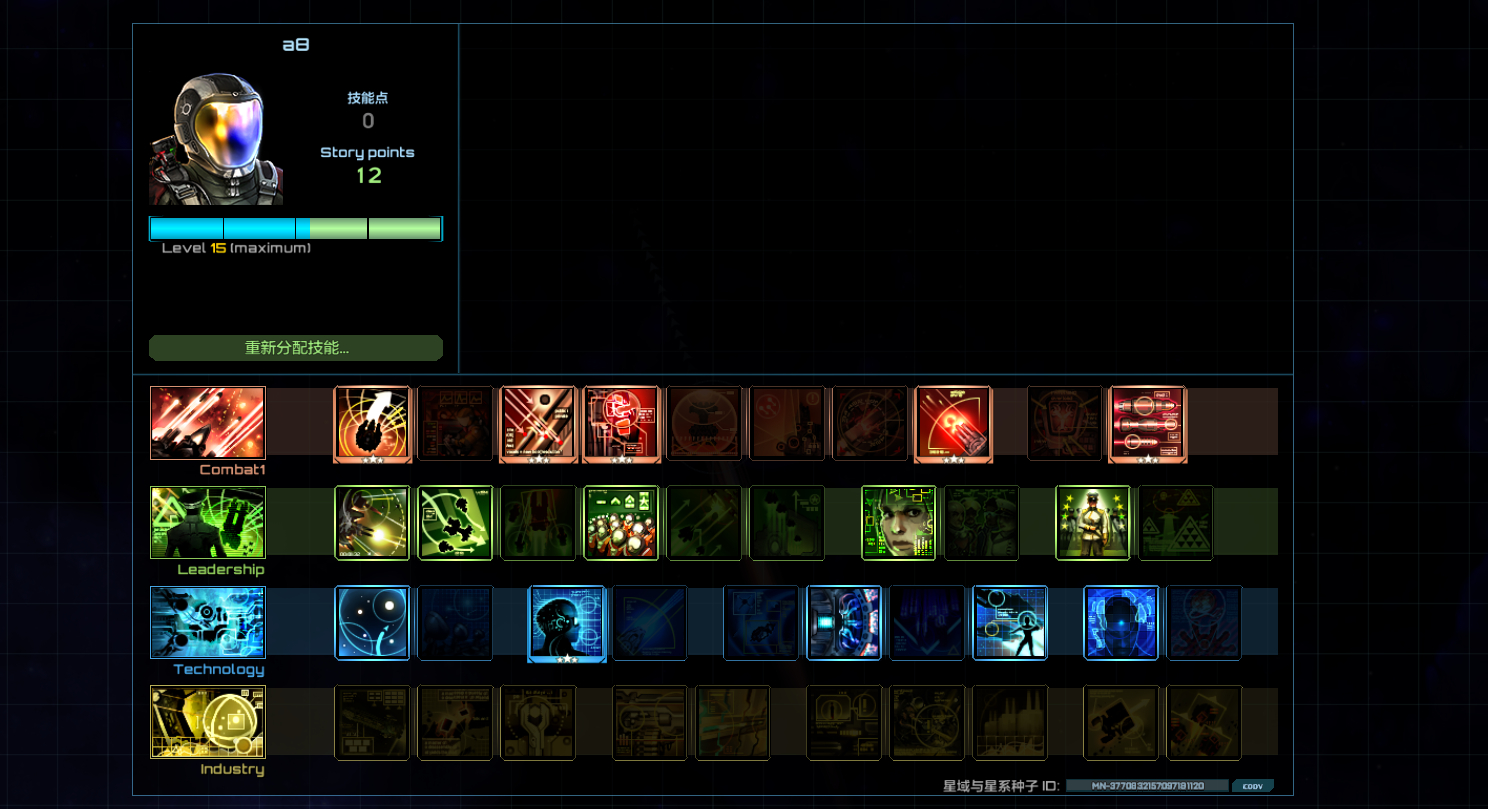The height and width of the screenshot is (809, 1488).
Task: Copy the sector seed ID
Action: coord(1252,786)
